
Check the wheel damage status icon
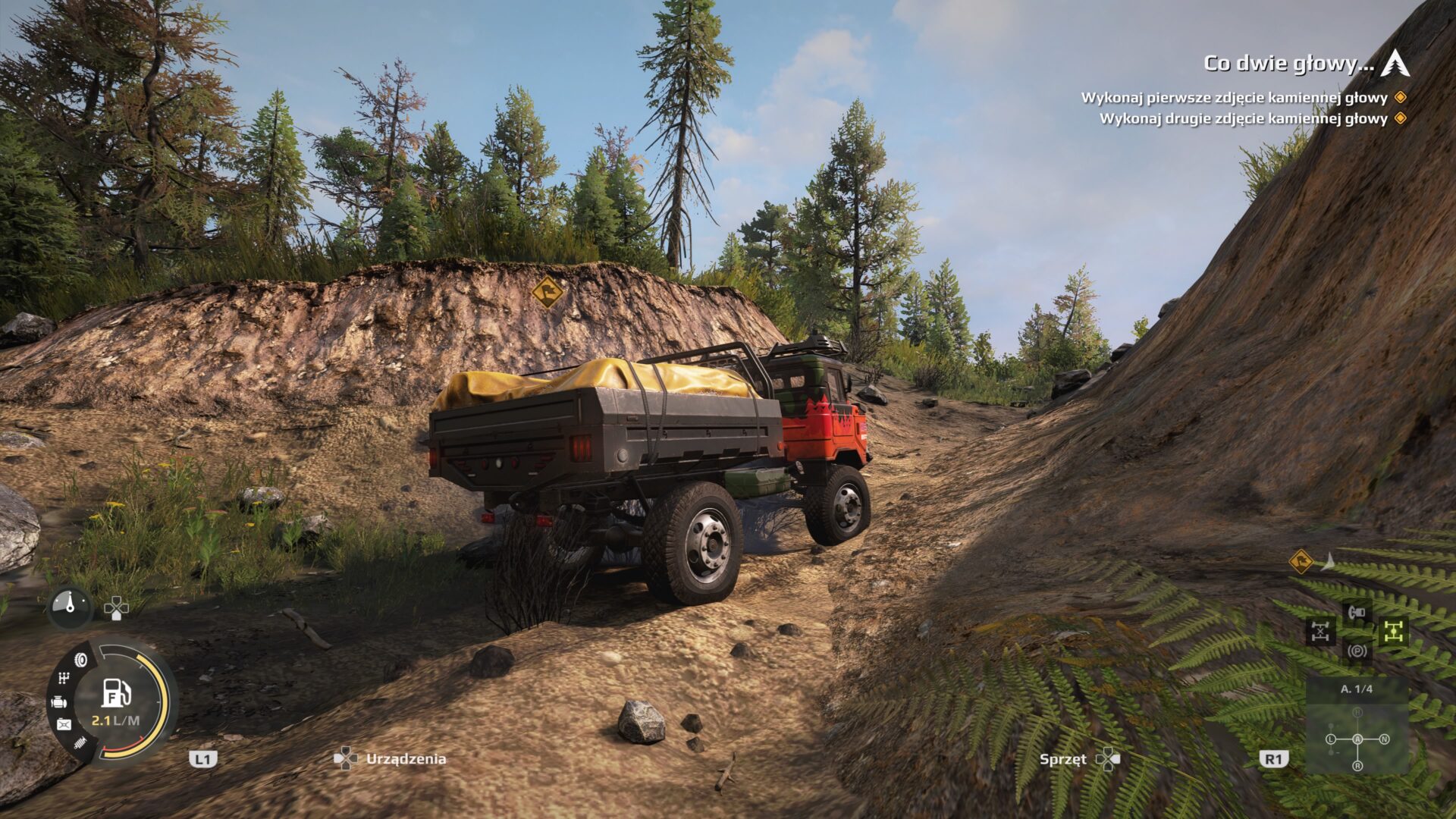coord(80,660)
